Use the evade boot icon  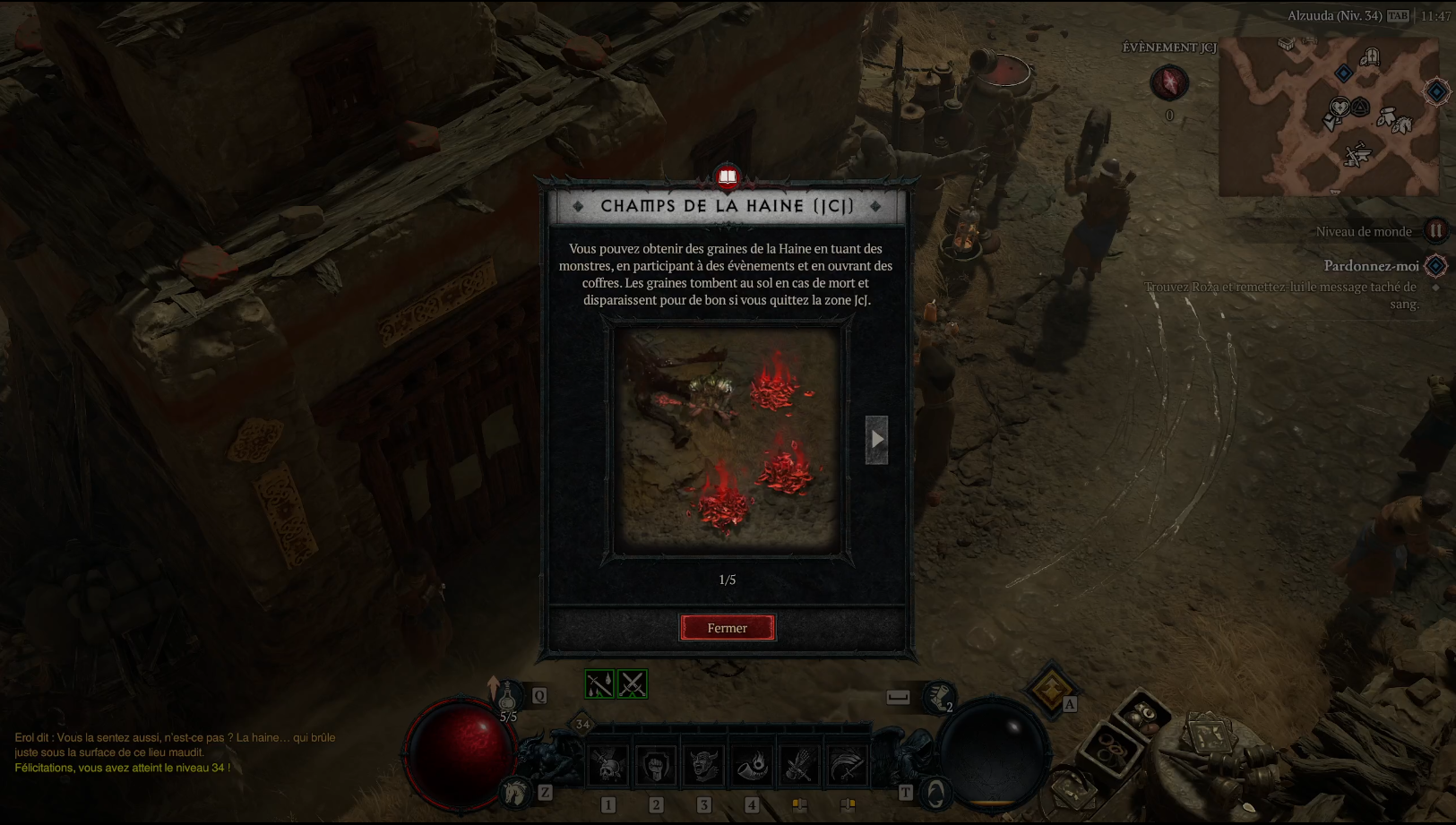point(938,696)
